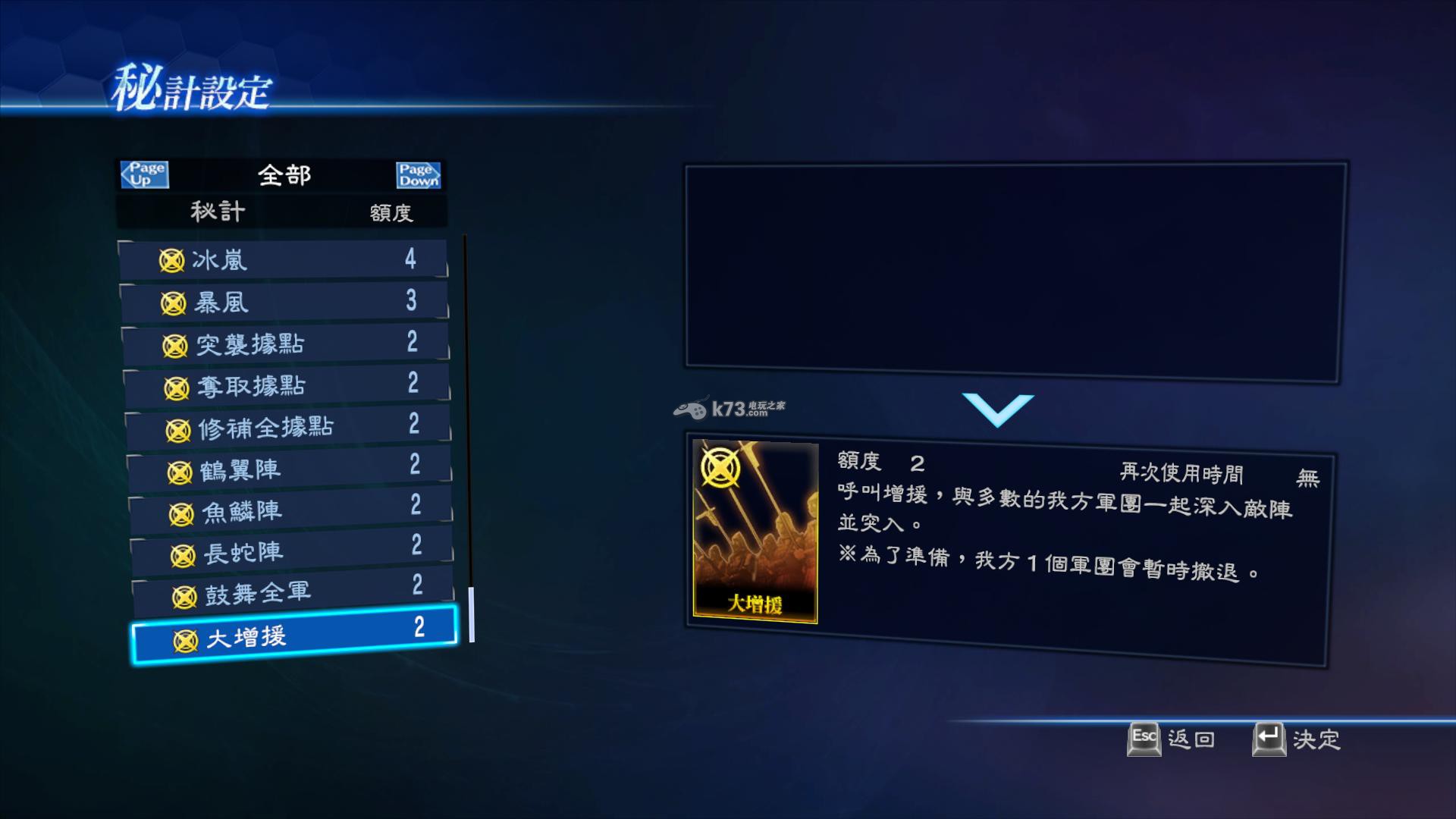
Task: Click the 突襲據點 stratagem icon
Action: point(177,344)
